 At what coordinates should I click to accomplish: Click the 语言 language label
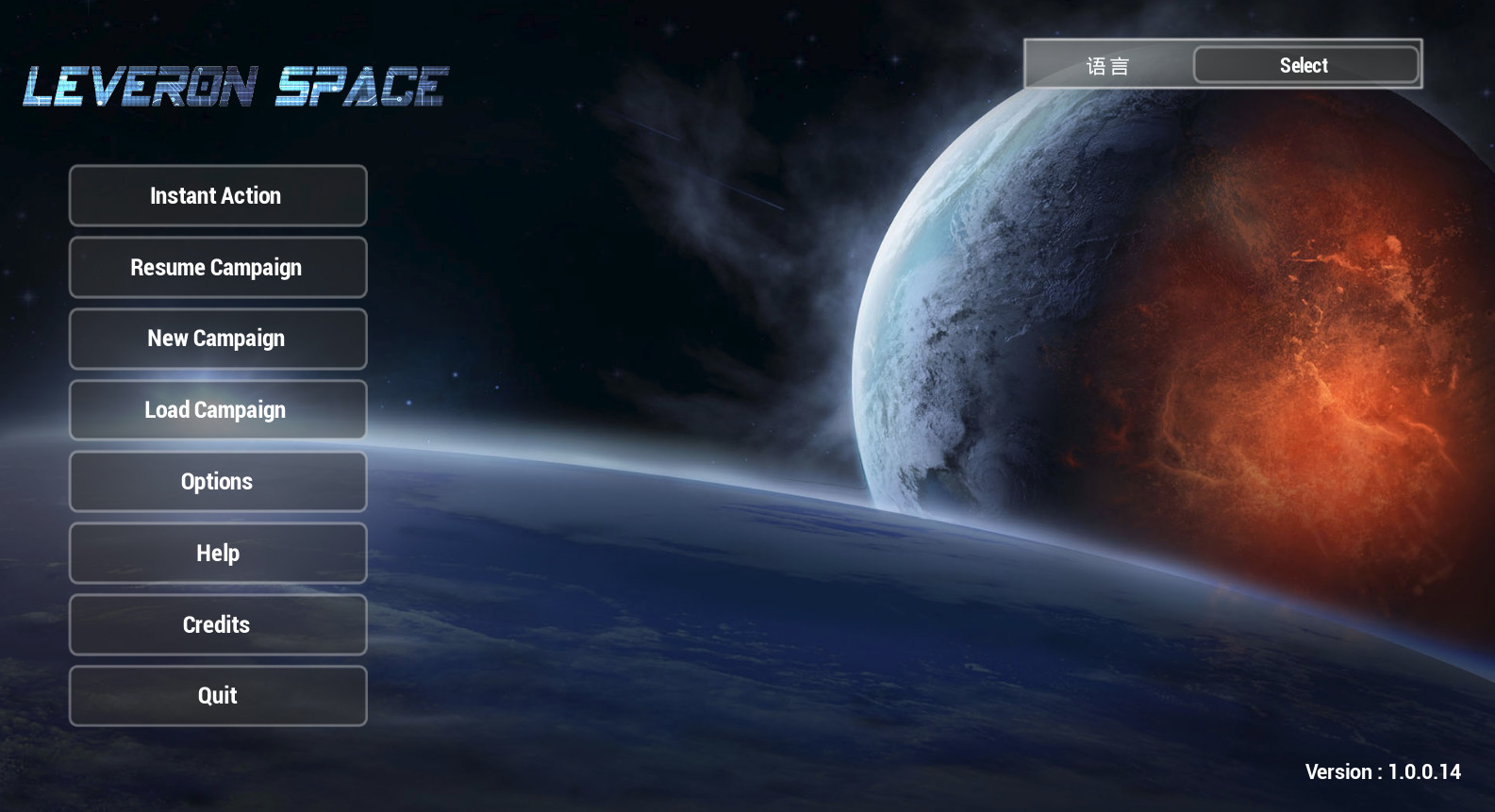[1106, 64]
